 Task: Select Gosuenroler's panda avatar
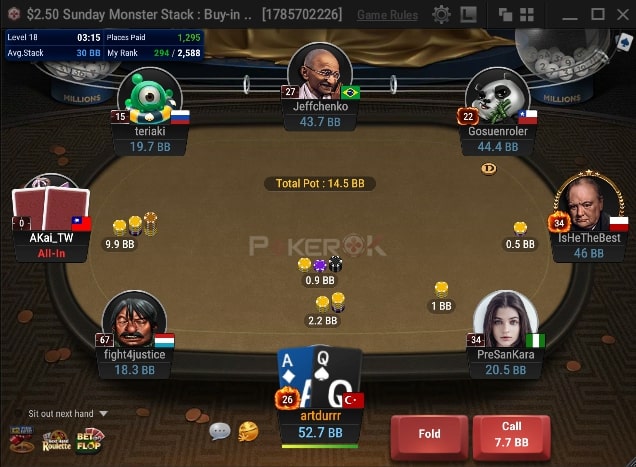point(498,98)
